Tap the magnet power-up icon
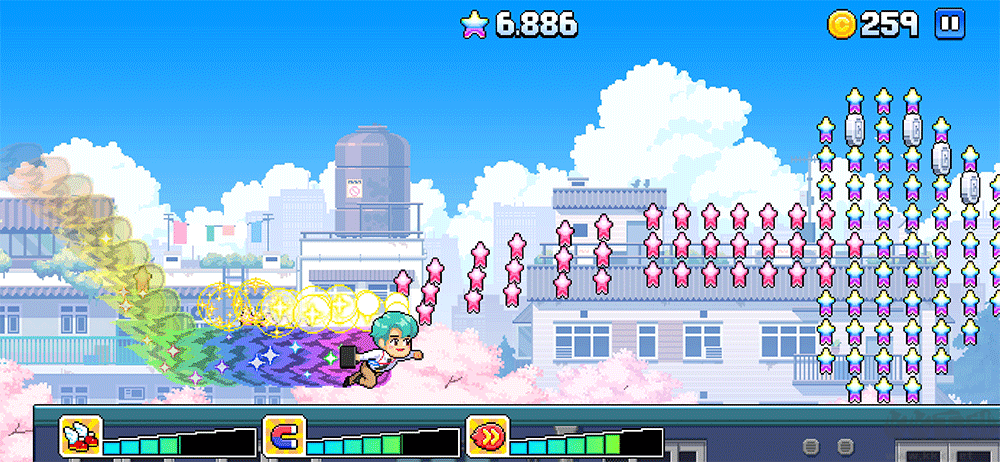1000x462 pixels. coord(284,436)
